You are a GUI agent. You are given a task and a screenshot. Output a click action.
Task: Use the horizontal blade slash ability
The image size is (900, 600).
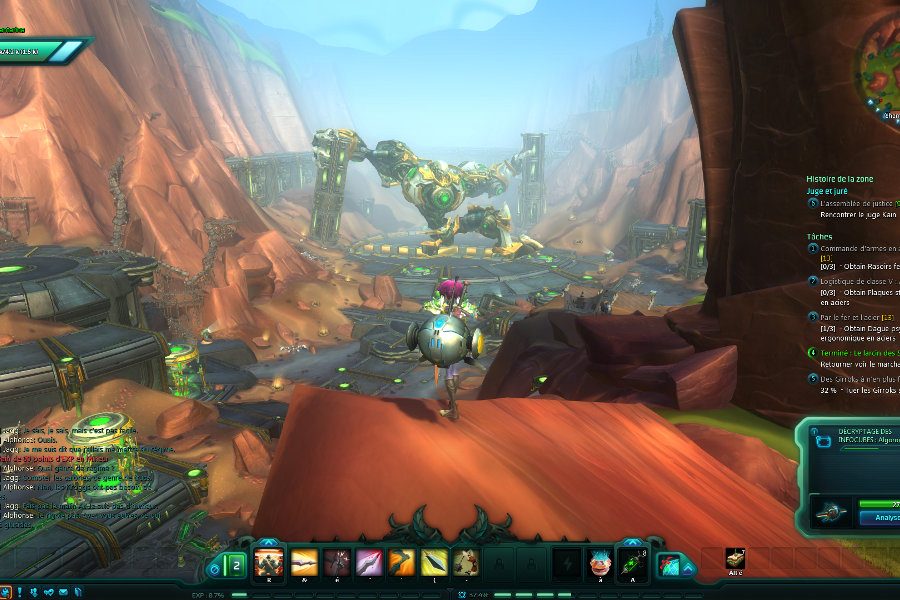[x=304, y=563]
